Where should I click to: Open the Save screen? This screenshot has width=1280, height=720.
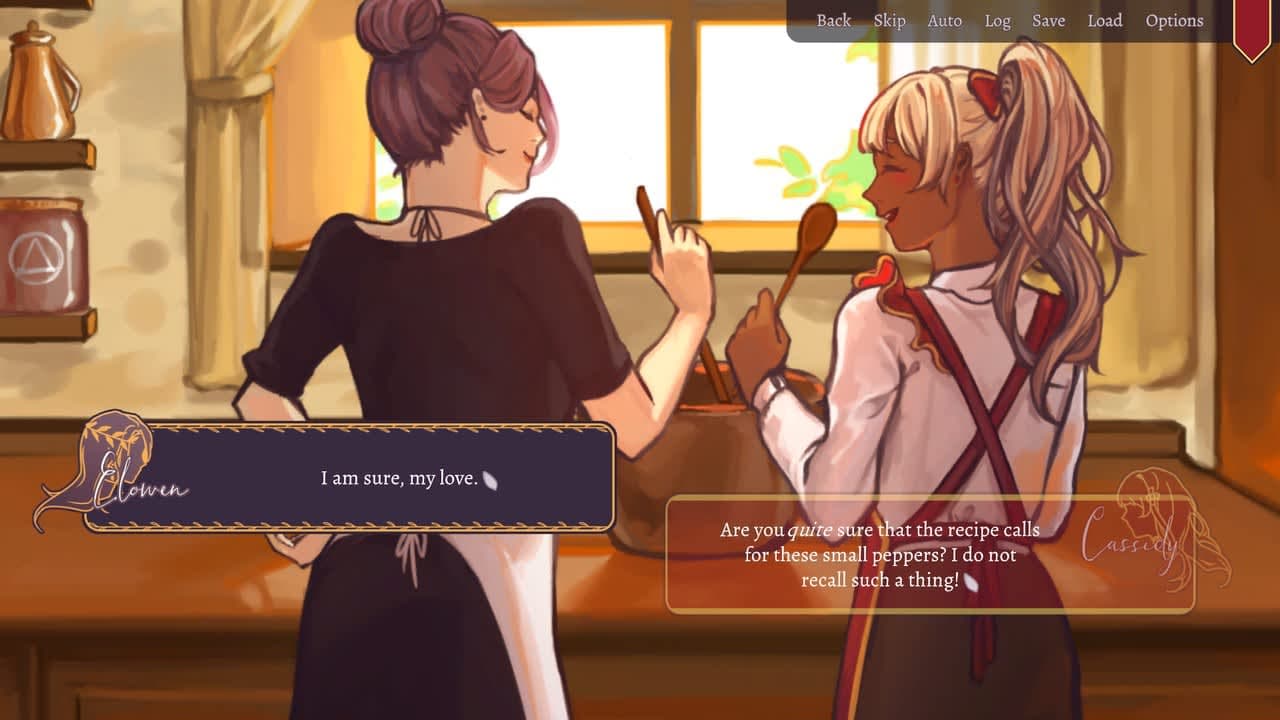point(1048,20)
